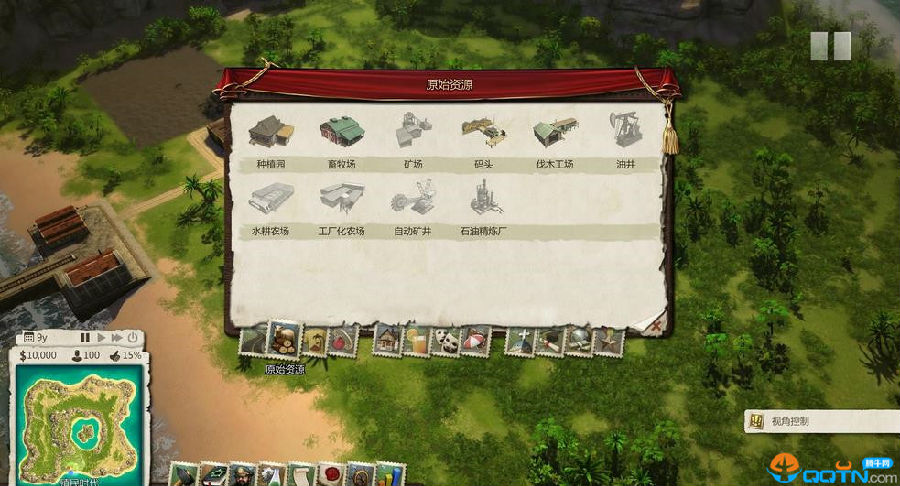Open the roads build category stamp
The width and height of the screenshot is (900, 486).
tap(254, 341)
